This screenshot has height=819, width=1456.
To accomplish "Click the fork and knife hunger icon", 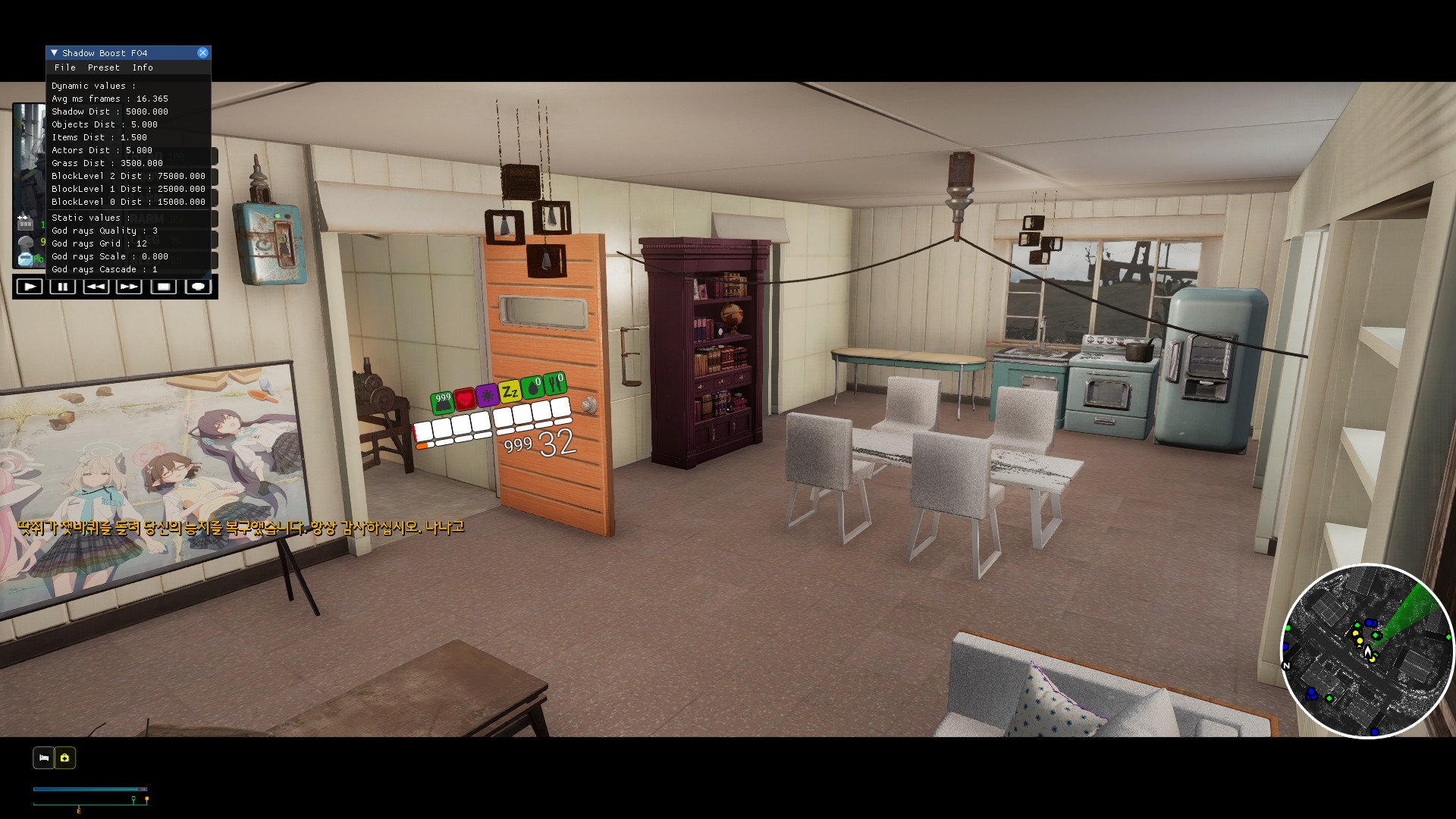I will click(x=555, y=383).
